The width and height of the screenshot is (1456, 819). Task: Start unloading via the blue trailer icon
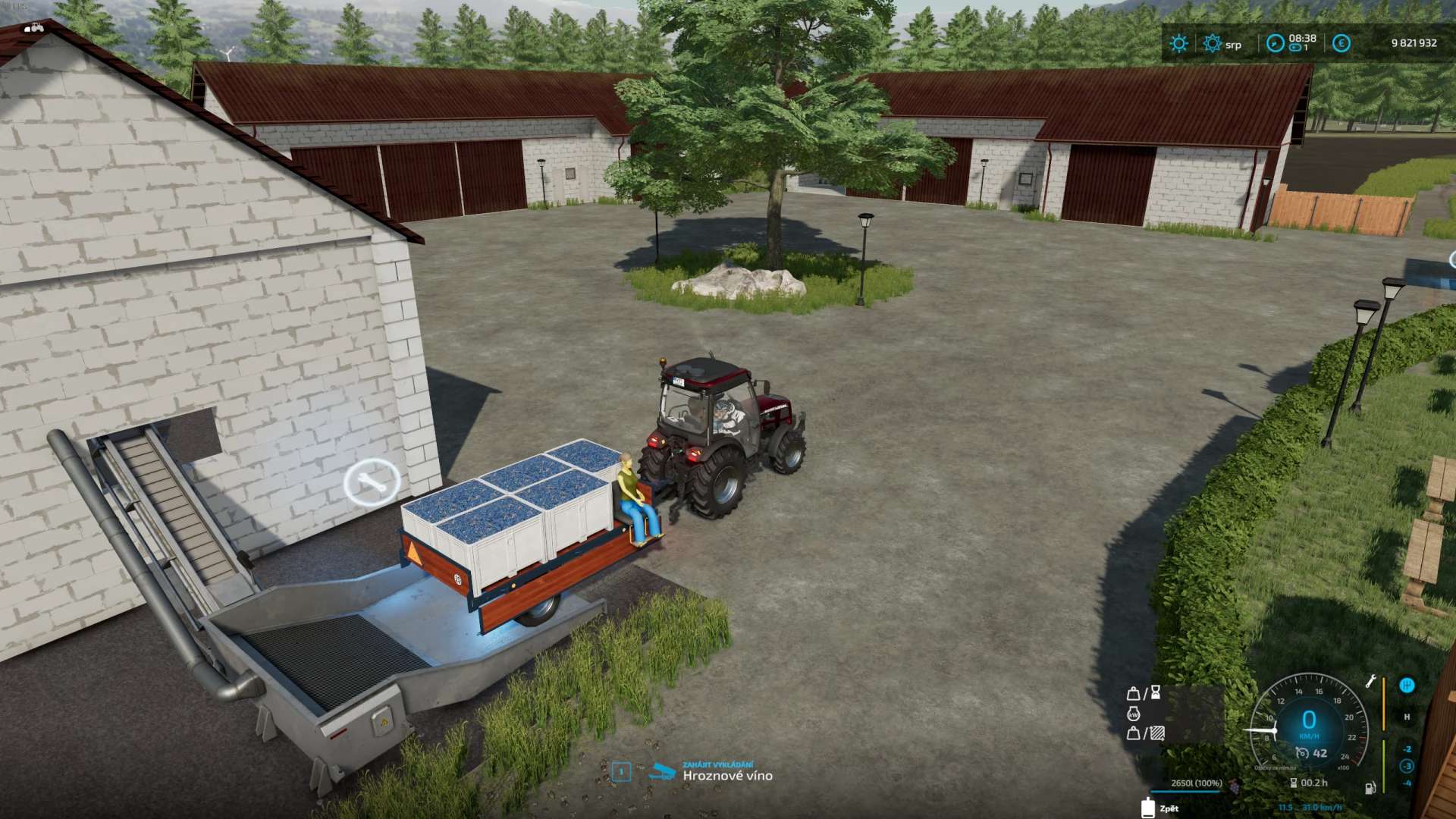click(662, 772)
